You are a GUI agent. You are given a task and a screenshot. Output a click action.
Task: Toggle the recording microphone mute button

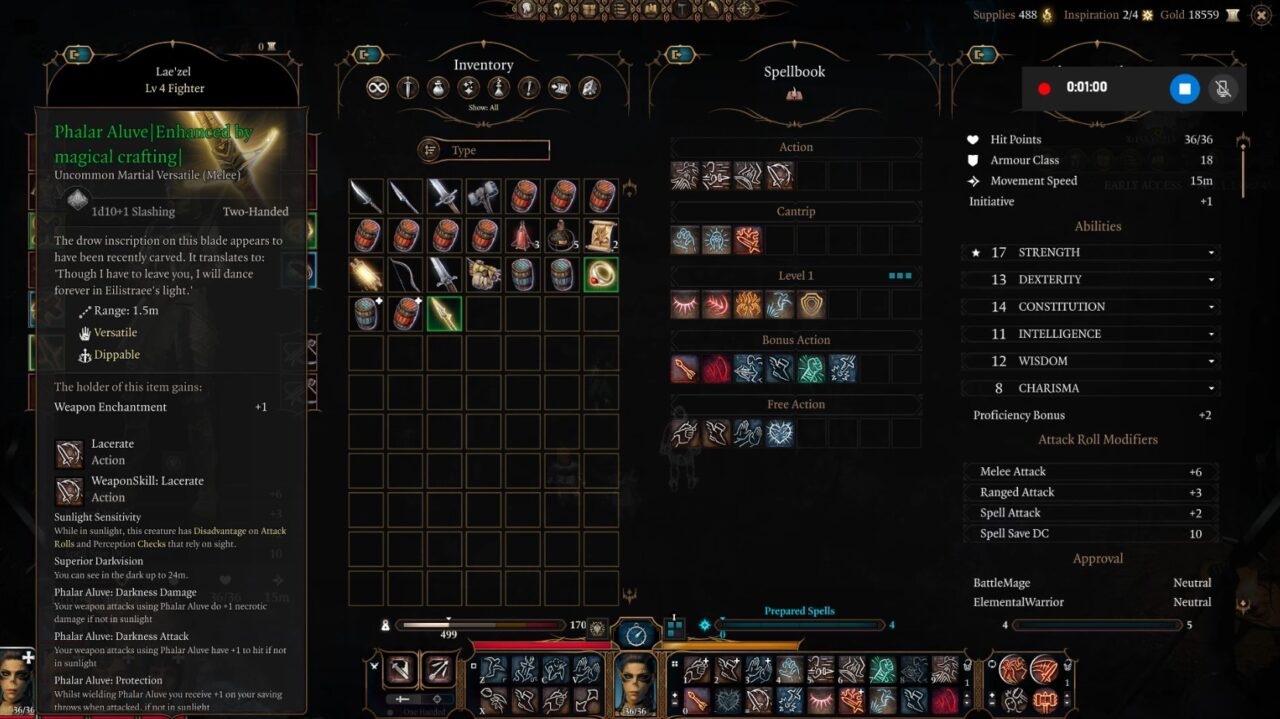pyautogui.click(x=1221, y=88)
